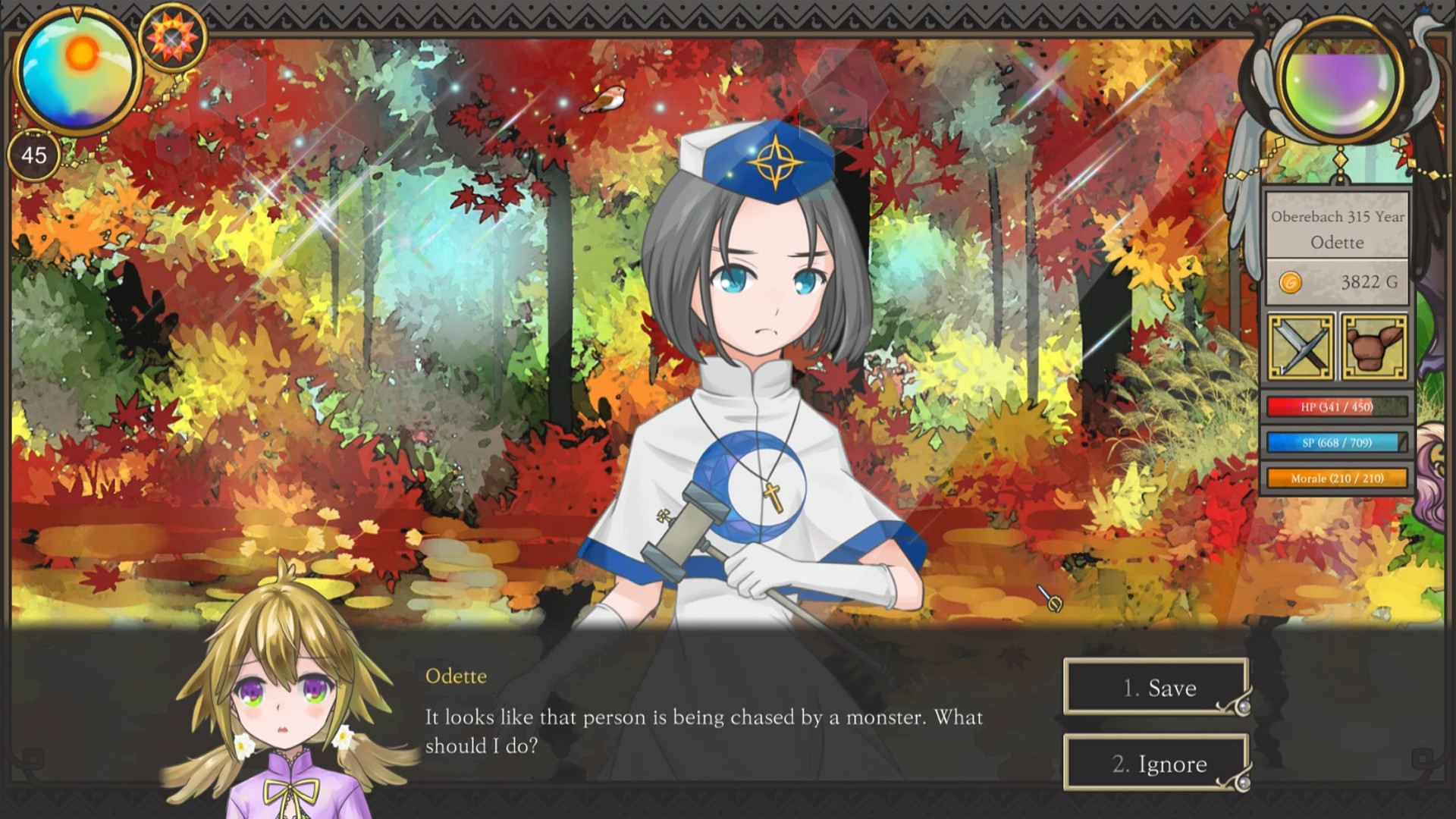Choose the '1. Save' dialogue option
Screen dimensions: 1456x819
pyautogui.click(x=1154, y=689)
